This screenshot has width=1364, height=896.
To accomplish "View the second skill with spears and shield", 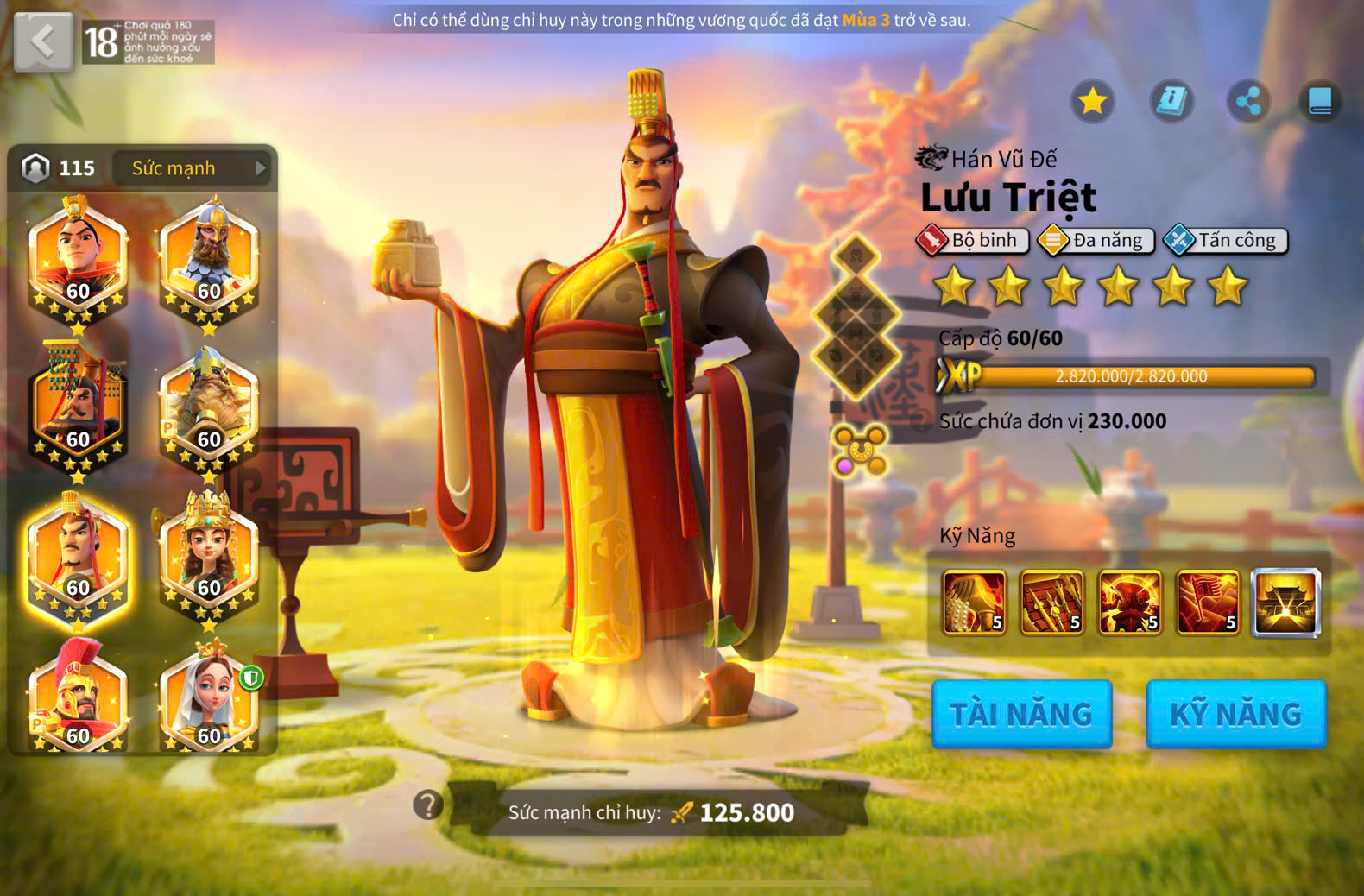I will click(1051, 603).
